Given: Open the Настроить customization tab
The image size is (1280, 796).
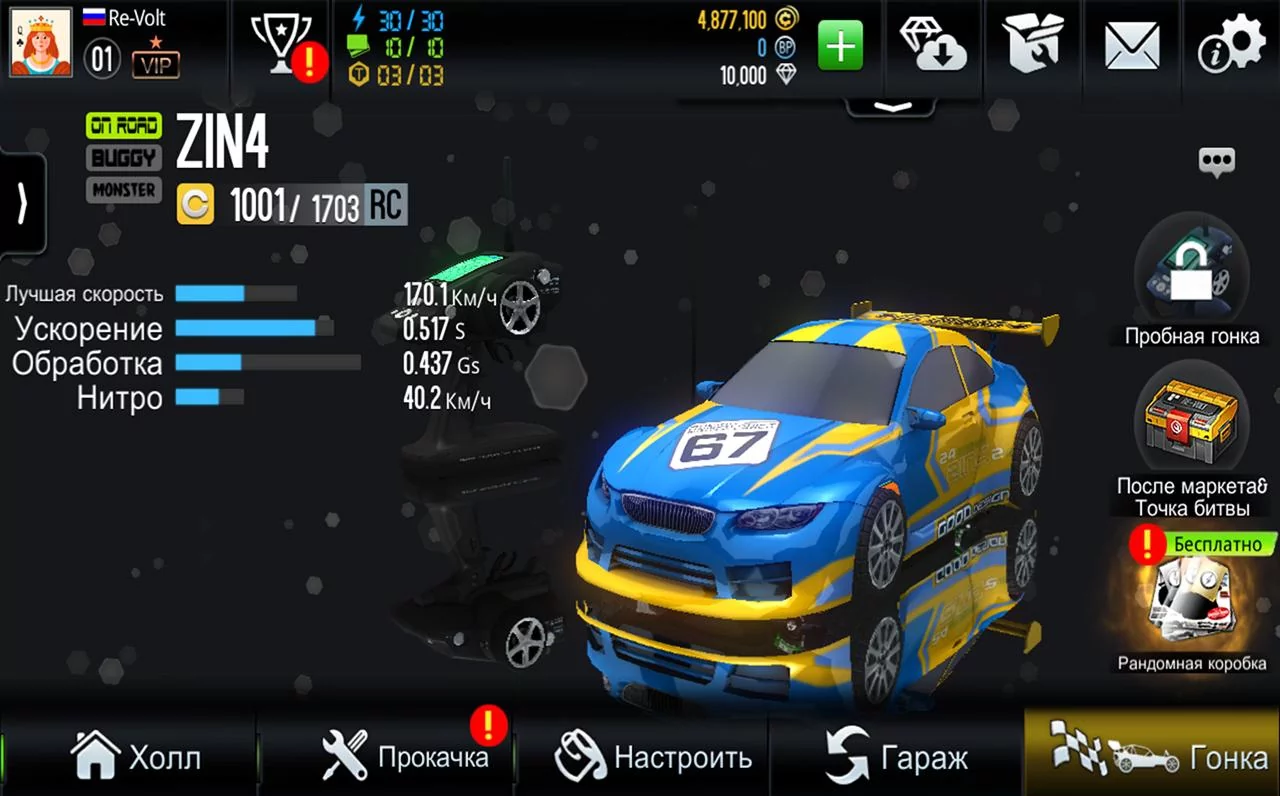Looking at the screenshot, I should (654, 756).
